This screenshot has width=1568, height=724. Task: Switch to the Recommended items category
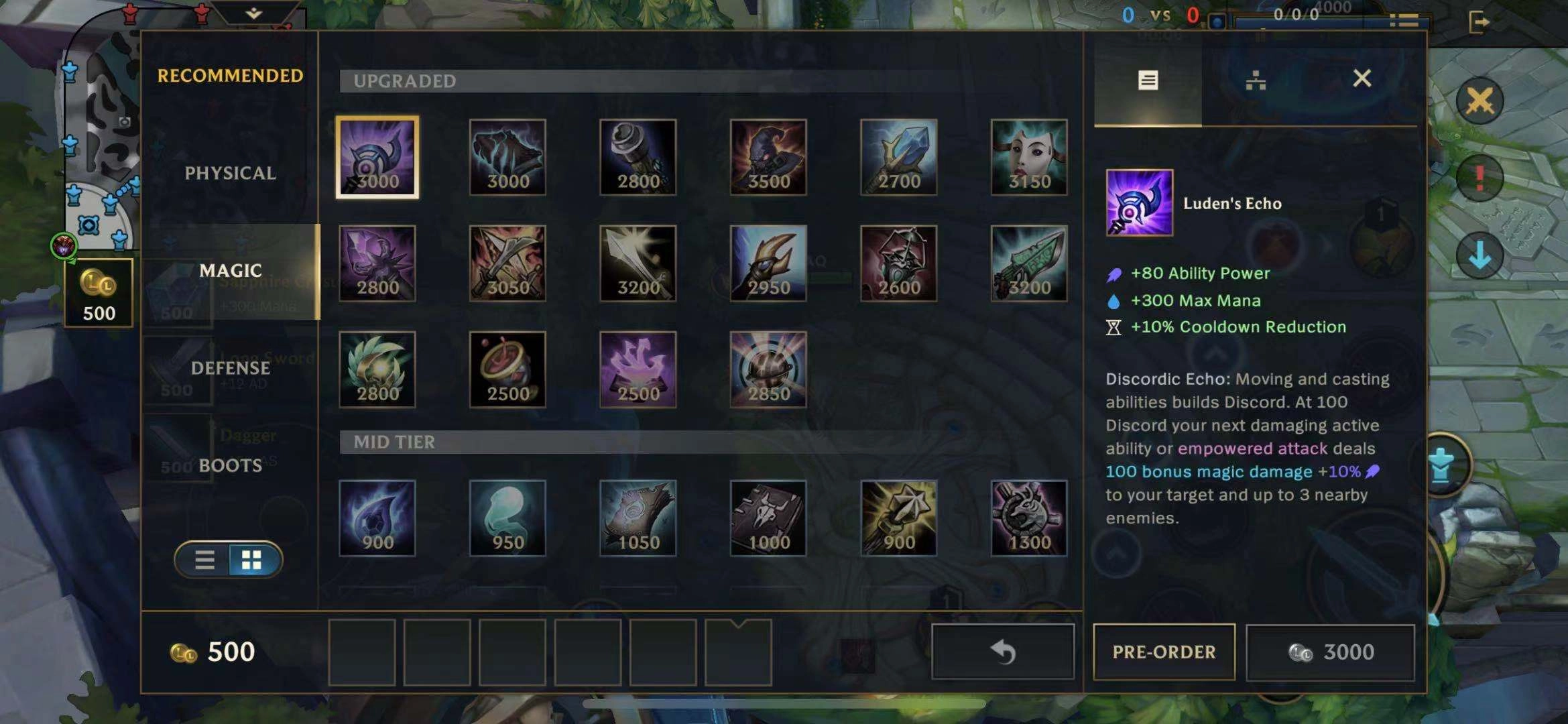tap(230, 76)
